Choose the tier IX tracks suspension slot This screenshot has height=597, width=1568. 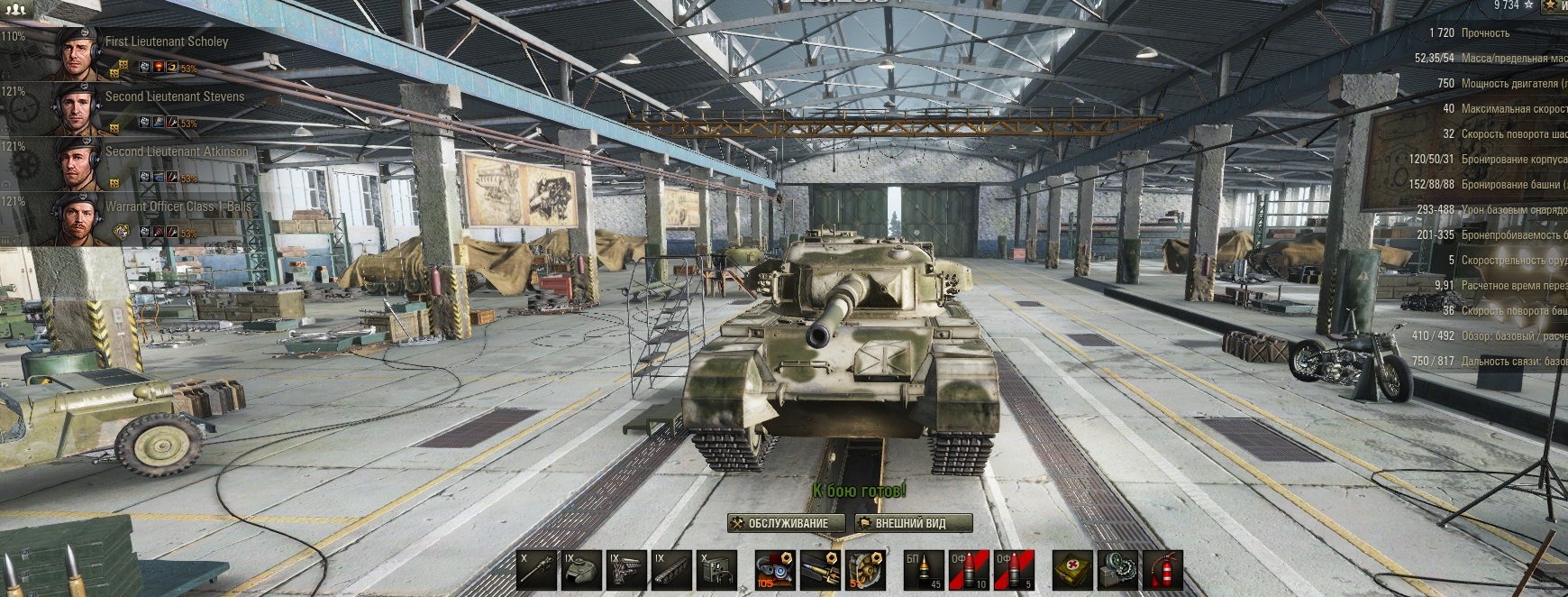pyautogui.click(x=671, y=571)
